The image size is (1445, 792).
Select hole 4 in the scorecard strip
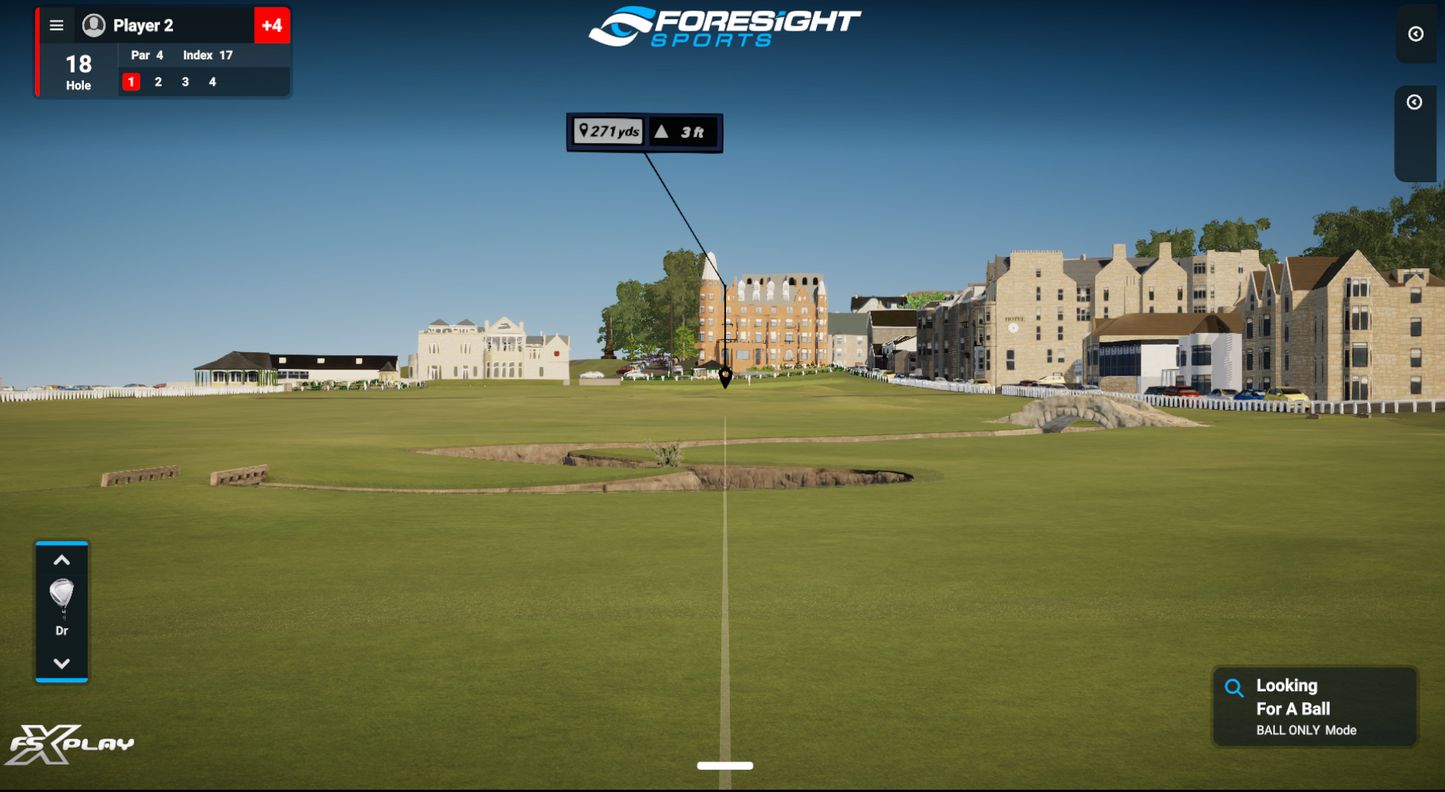[x=211, y=81]
